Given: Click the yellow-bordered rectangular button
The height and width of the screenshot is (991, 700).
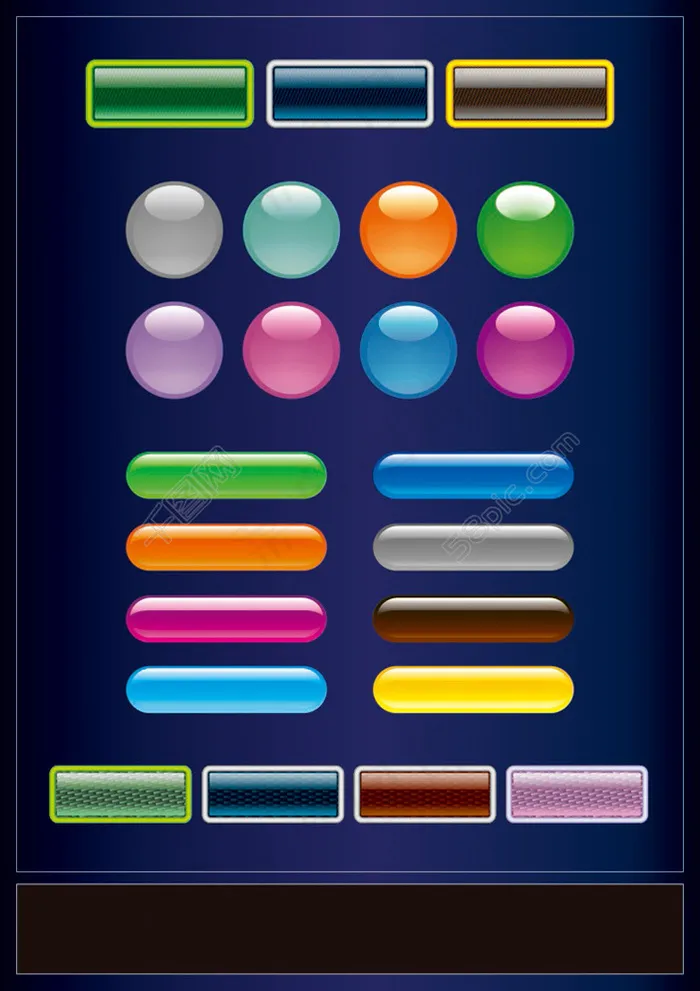Looking at the screenshot, I should point(529,94).
